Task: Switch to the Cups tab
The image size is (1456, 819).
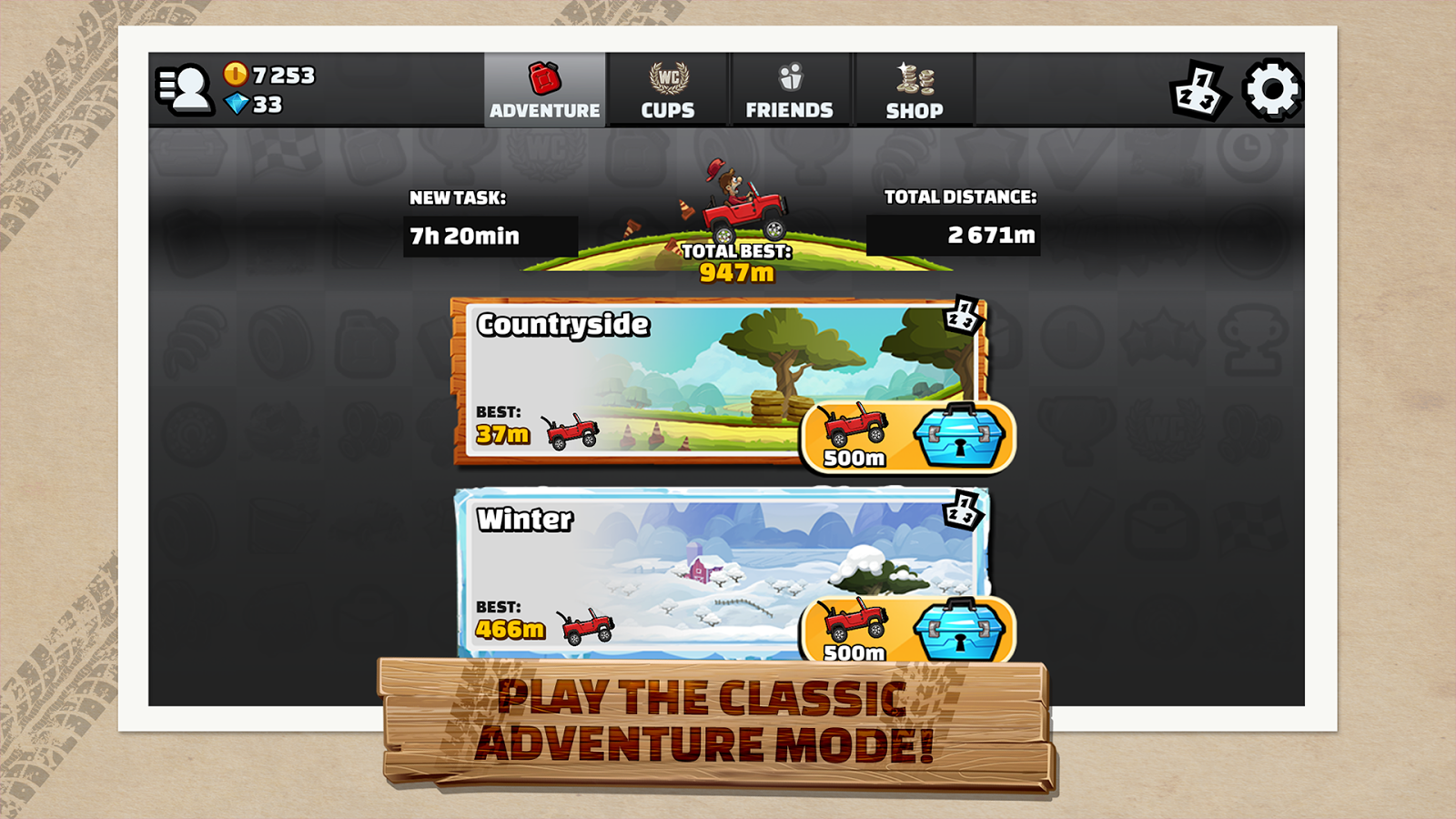Action: pyautogui.click(x=667, y=90)
